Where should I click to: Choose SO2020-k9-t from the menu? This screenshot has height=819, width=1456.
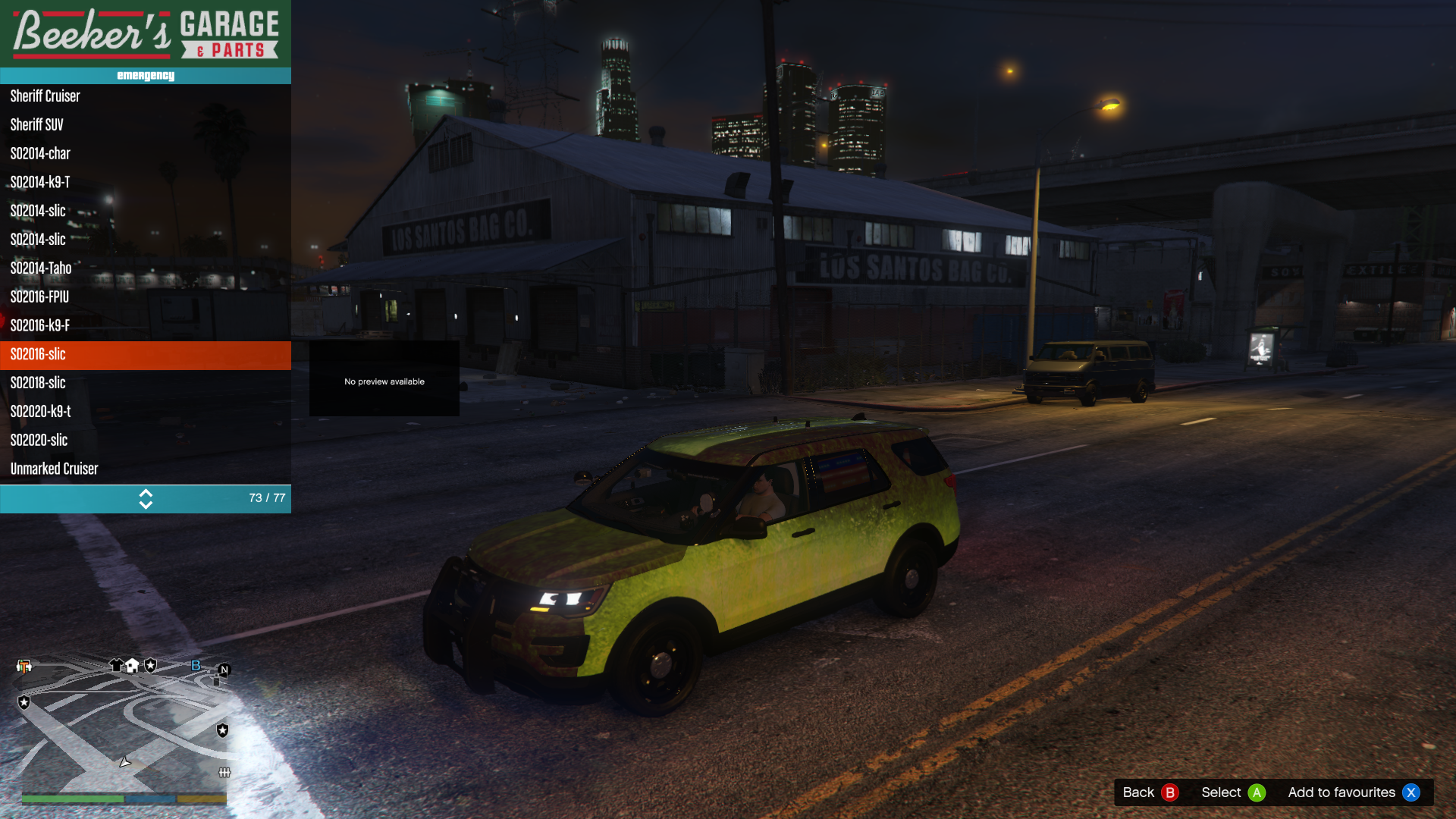point(144,412)
